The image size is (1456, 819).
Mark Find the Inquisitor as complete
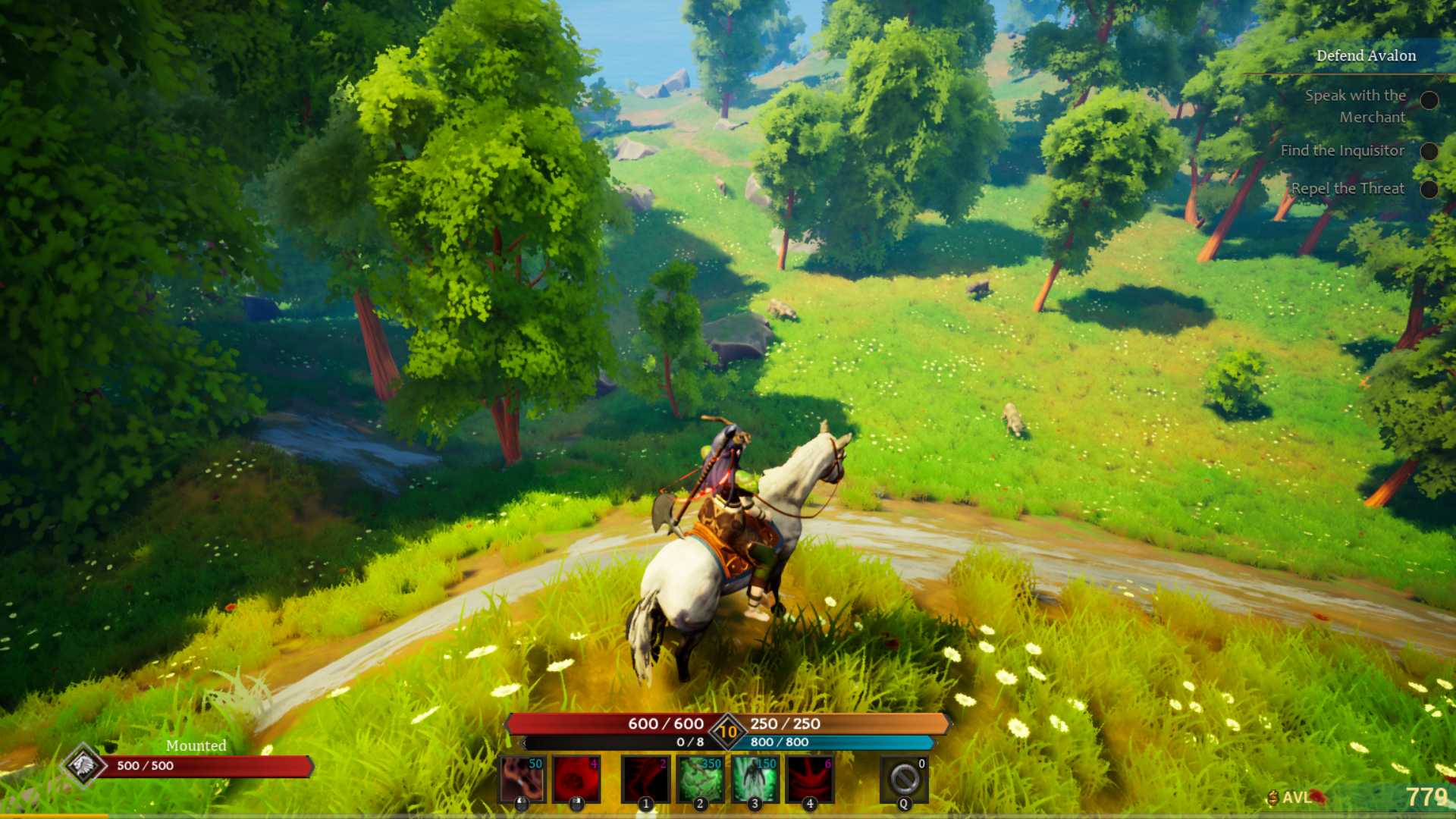(x=1429, y=151)
